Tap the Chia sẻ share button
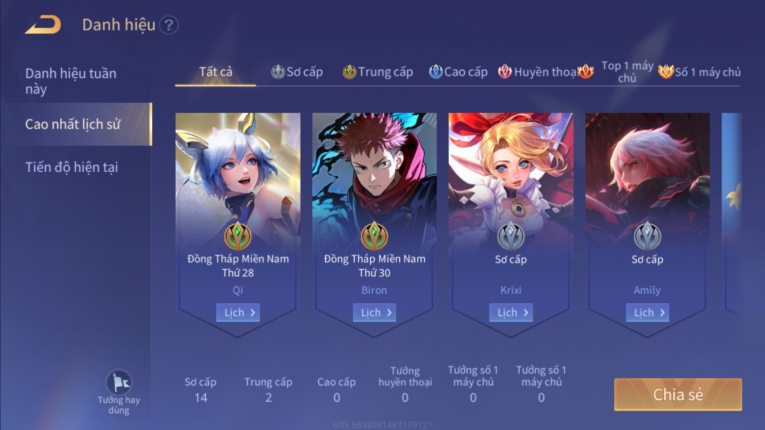This screenshot has height=430, width=765. point(678,394)
